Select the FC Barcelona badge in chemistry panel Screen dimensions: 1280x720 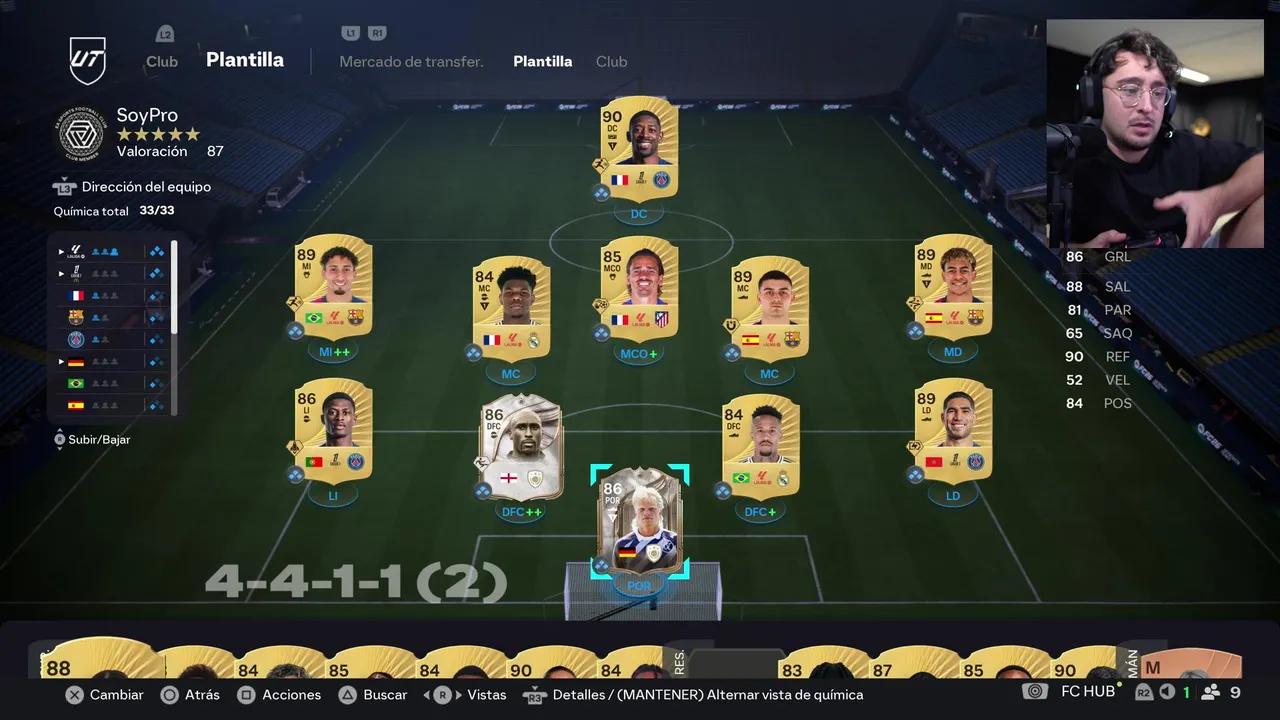pyautogui.click(x=76, y=317)
